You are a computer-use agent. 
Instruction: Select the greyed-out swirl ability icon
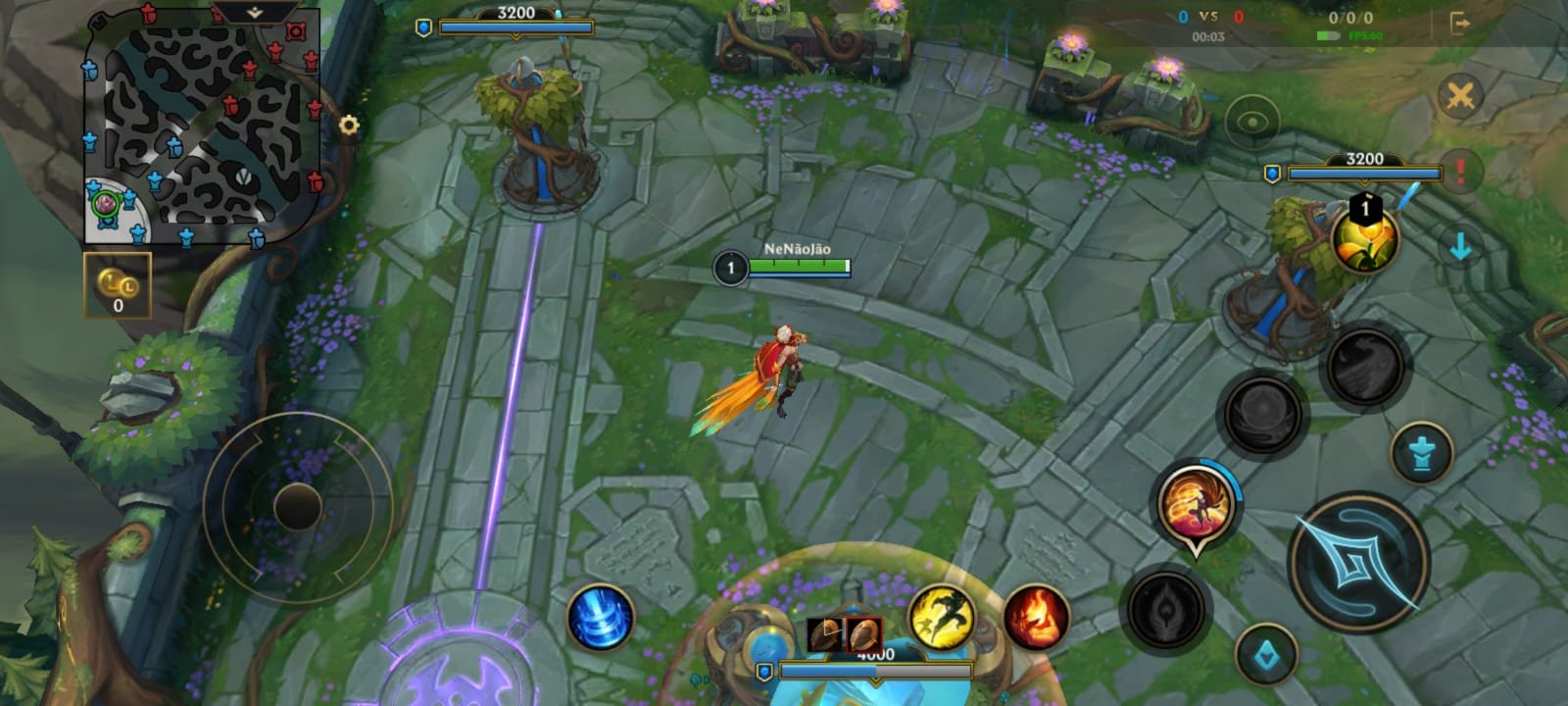pos(1262,413)
